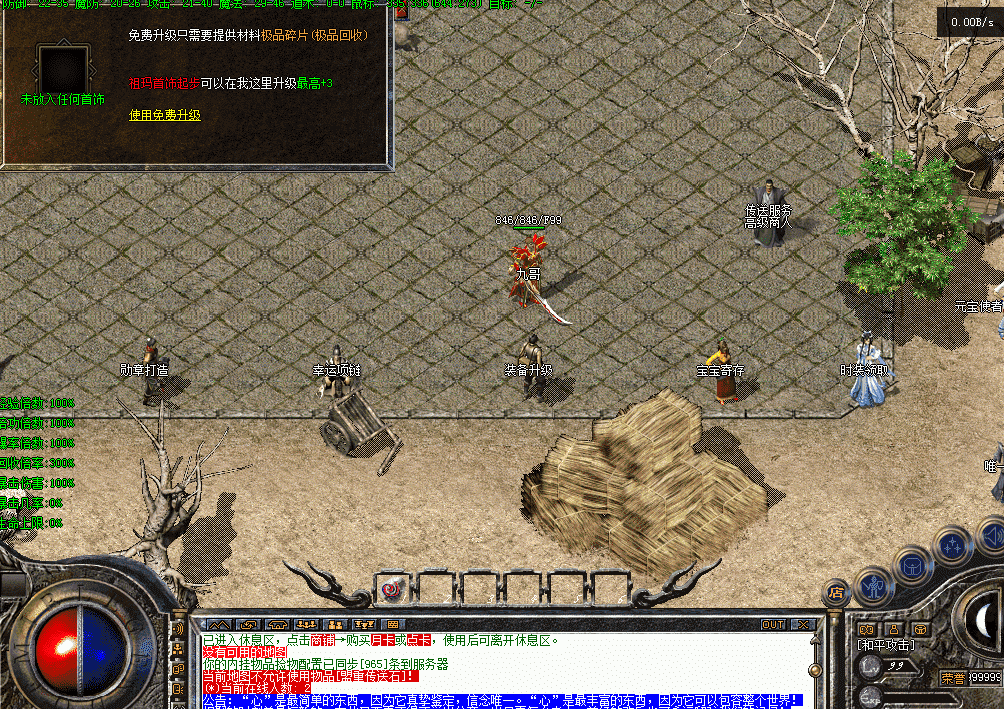The height and width of the screenshot is (709, 1004).
Task: Click the 点卡 link in chat
Action: click(x=417, y=640)
